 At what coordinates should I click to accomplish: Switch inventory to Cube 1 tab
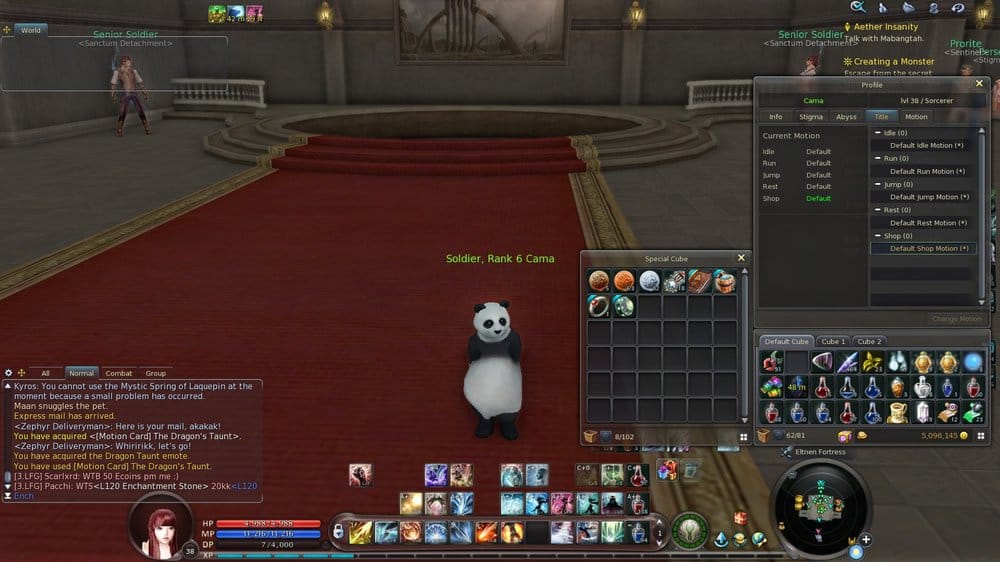(x=834, y=342)
